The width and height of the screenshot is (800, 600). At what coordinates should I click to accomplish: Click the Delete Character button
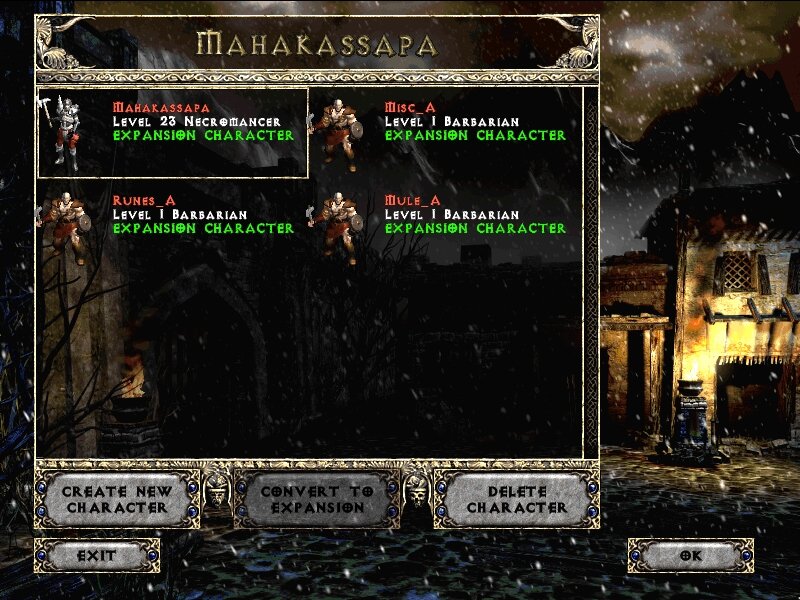coord(516,499)
